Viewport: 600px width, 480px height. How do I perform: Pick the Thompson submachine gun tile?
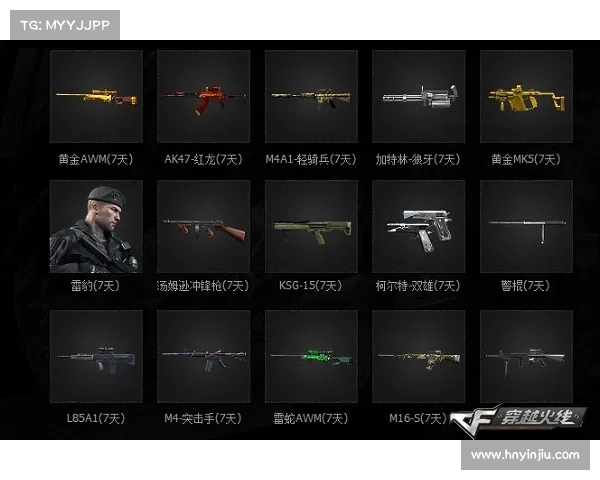coord(203,227)
